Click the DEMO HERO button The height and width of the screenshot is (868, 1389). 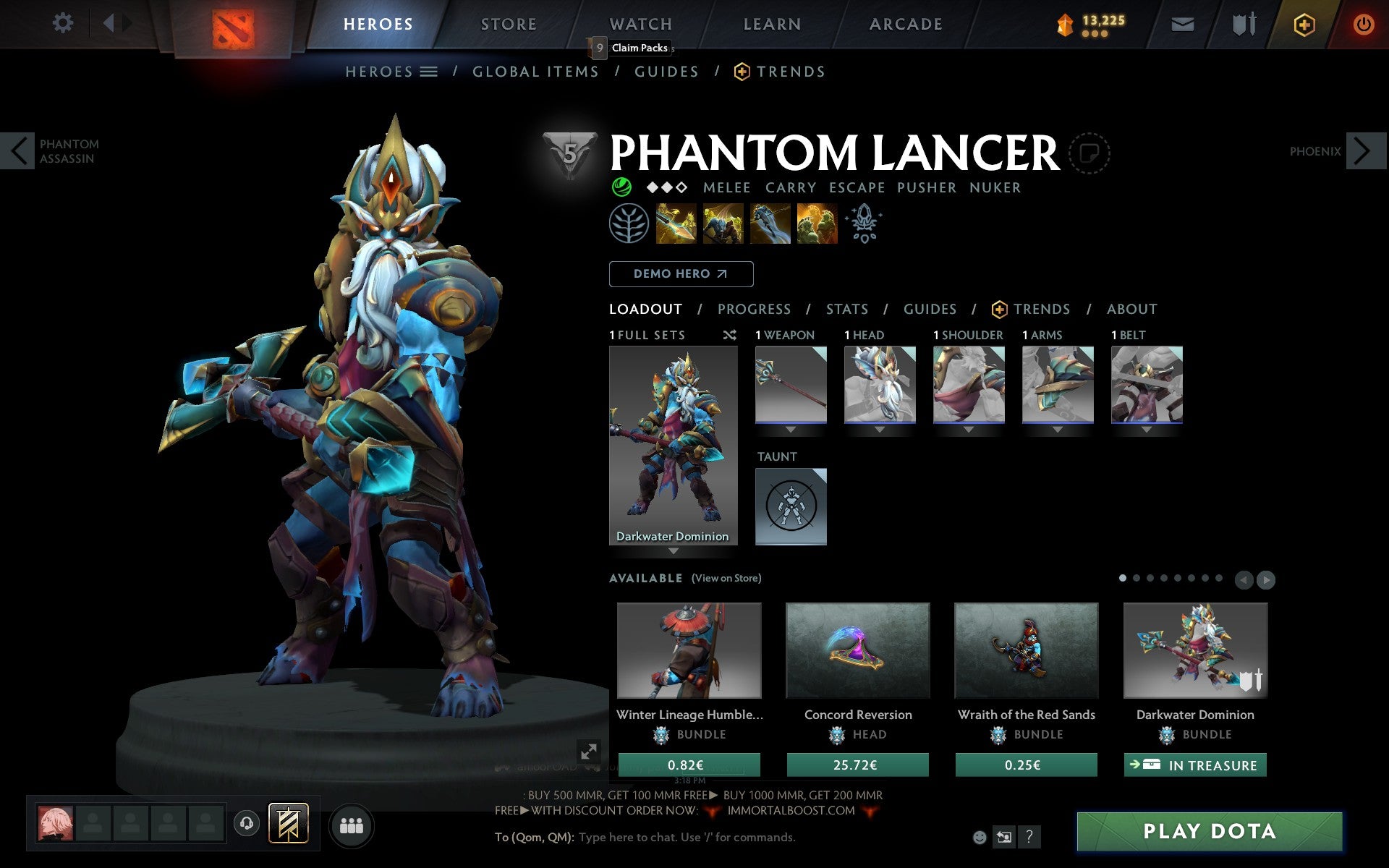681,273
